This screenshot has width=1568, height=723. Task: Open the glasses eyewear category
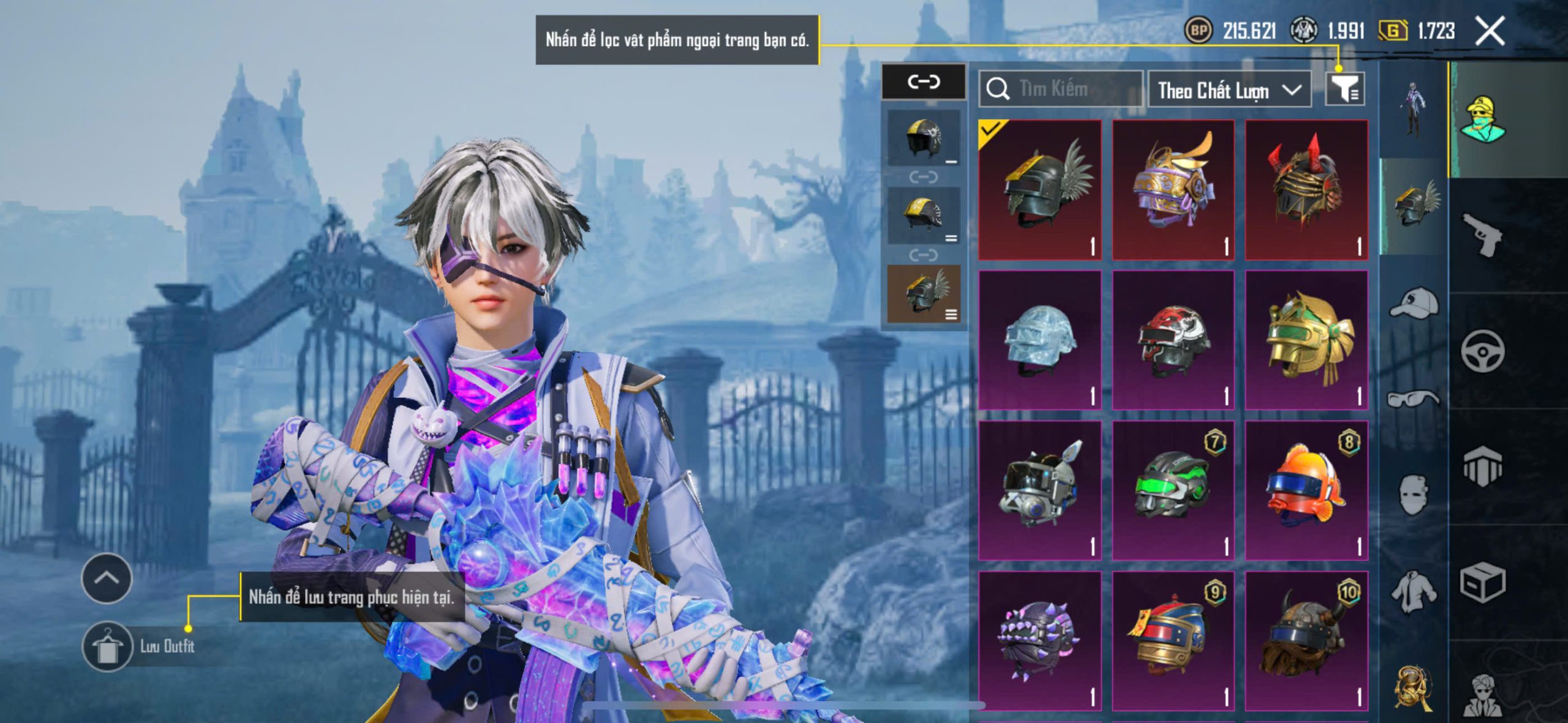(1414, 399)
